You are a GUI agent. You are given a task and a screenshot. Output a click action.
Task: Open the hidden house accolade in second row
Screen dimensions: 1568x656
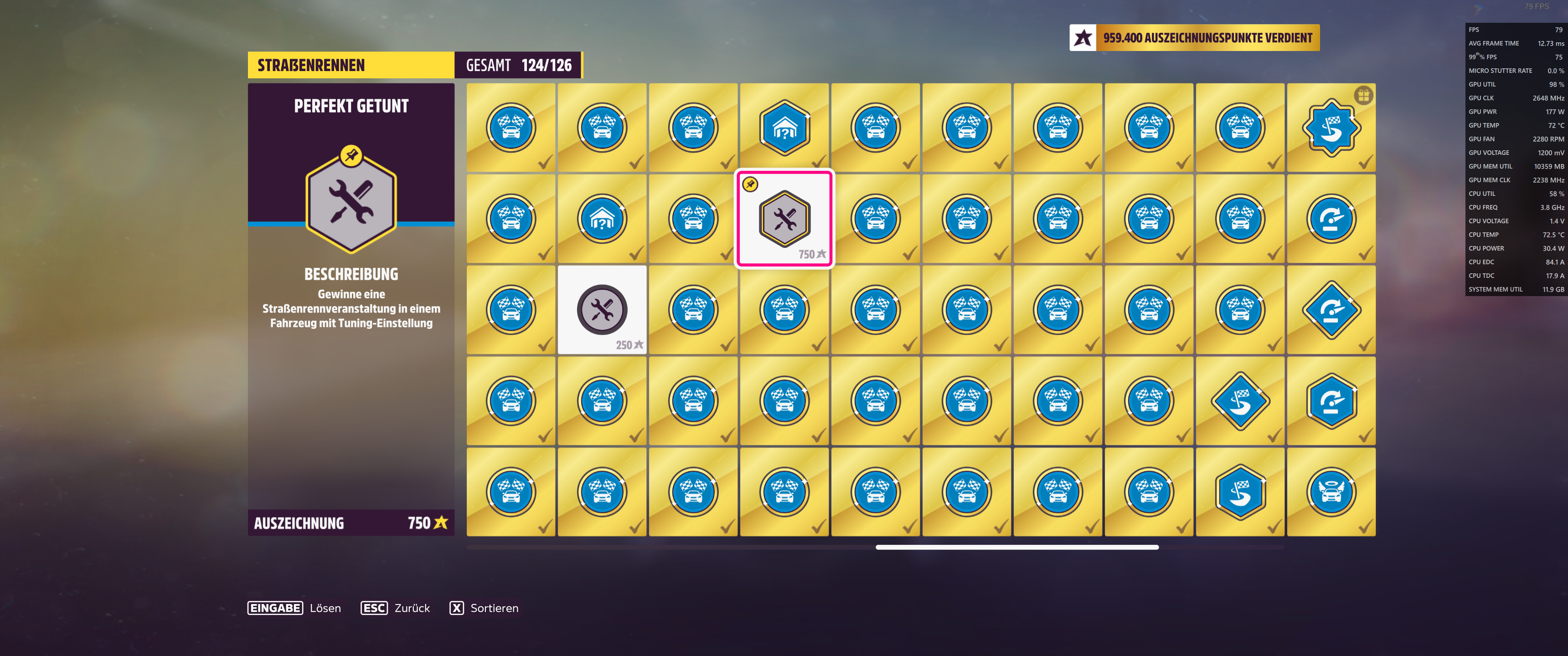point(601,219)
